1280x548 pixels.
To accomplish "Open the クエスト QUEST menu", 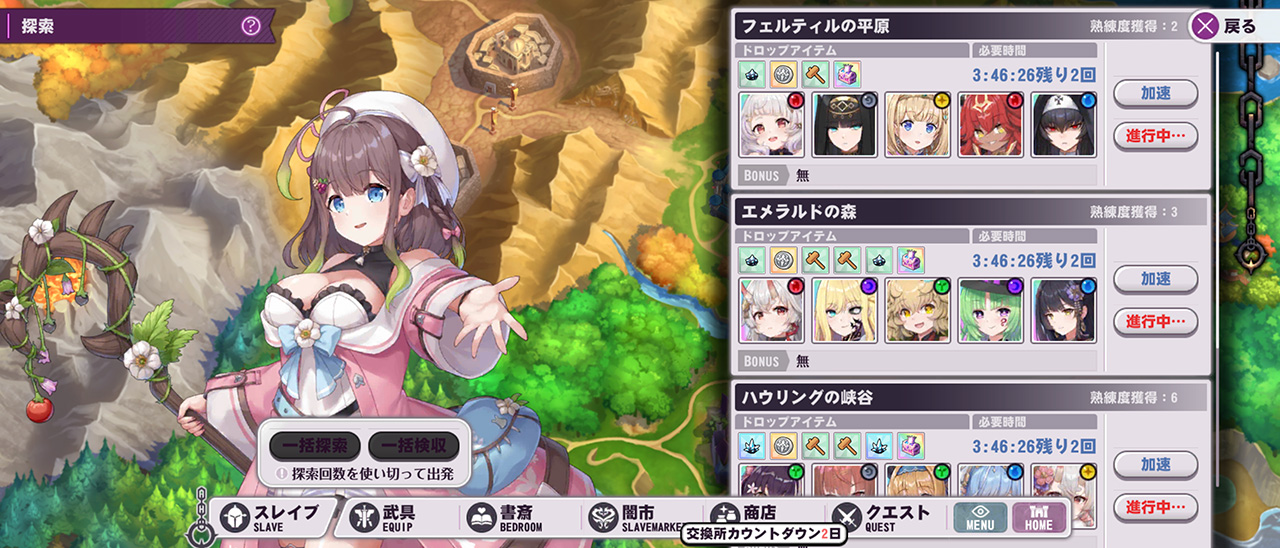I will (x=883, y=517).
